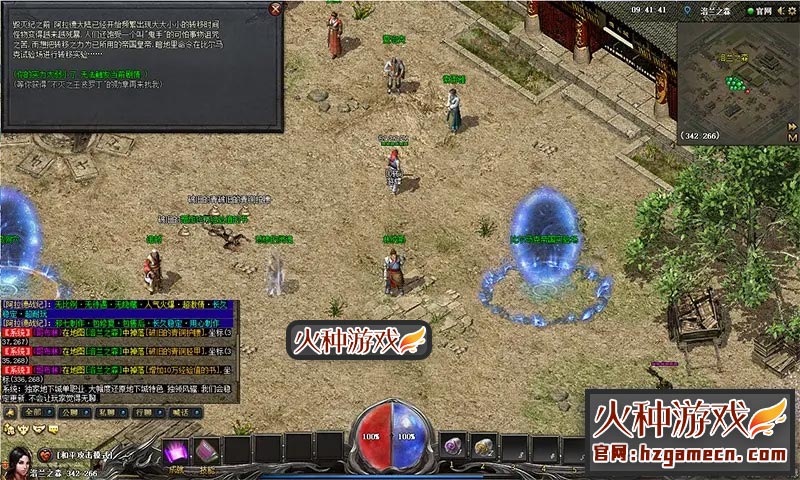The width and height of the screenshot is (800, 480).
Task: Use the purple scroll in hotbar slot 1
Action: pyautogui.click(x=452, y=447)
